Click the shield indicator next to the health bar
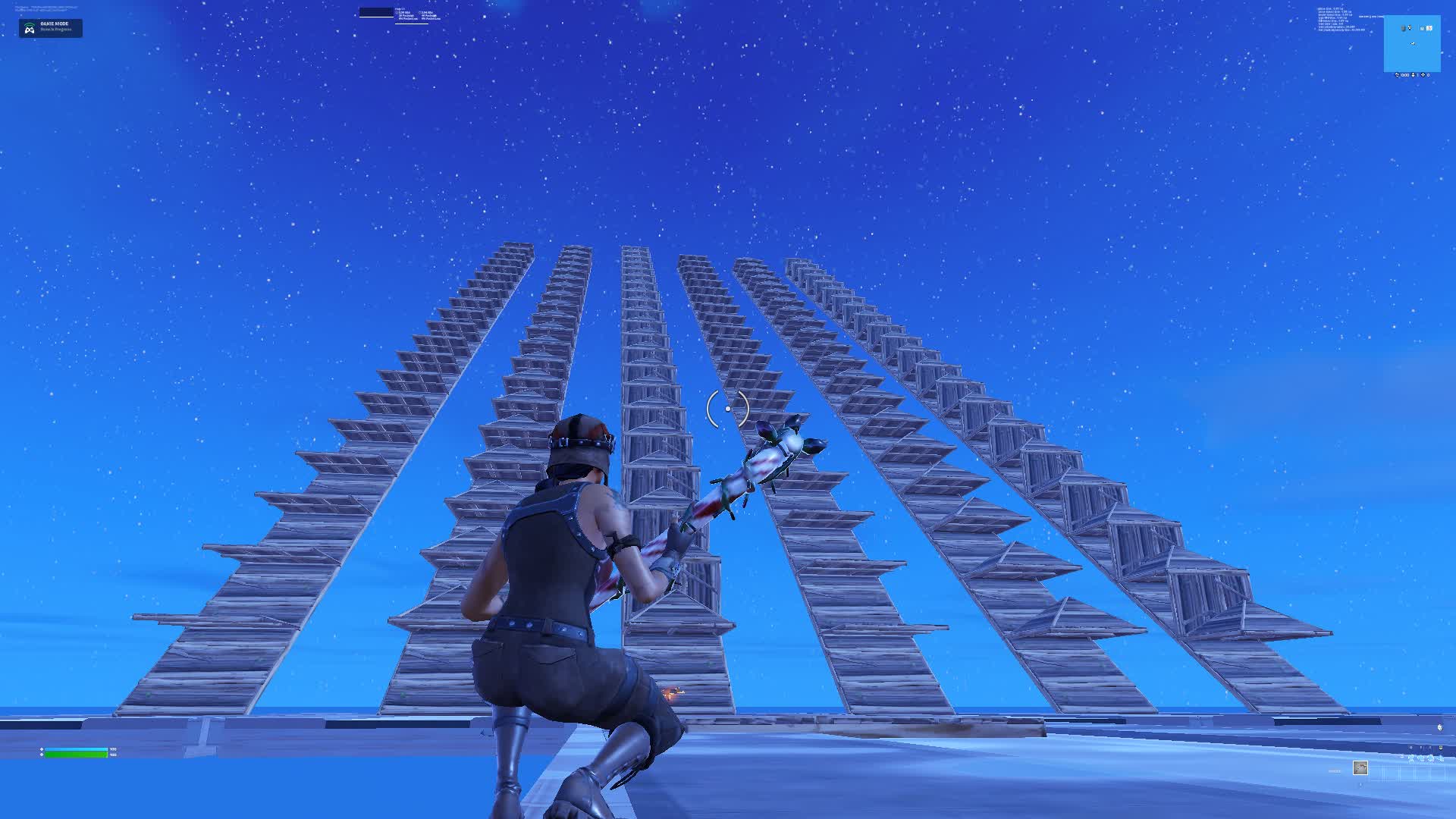 (42, 749)
